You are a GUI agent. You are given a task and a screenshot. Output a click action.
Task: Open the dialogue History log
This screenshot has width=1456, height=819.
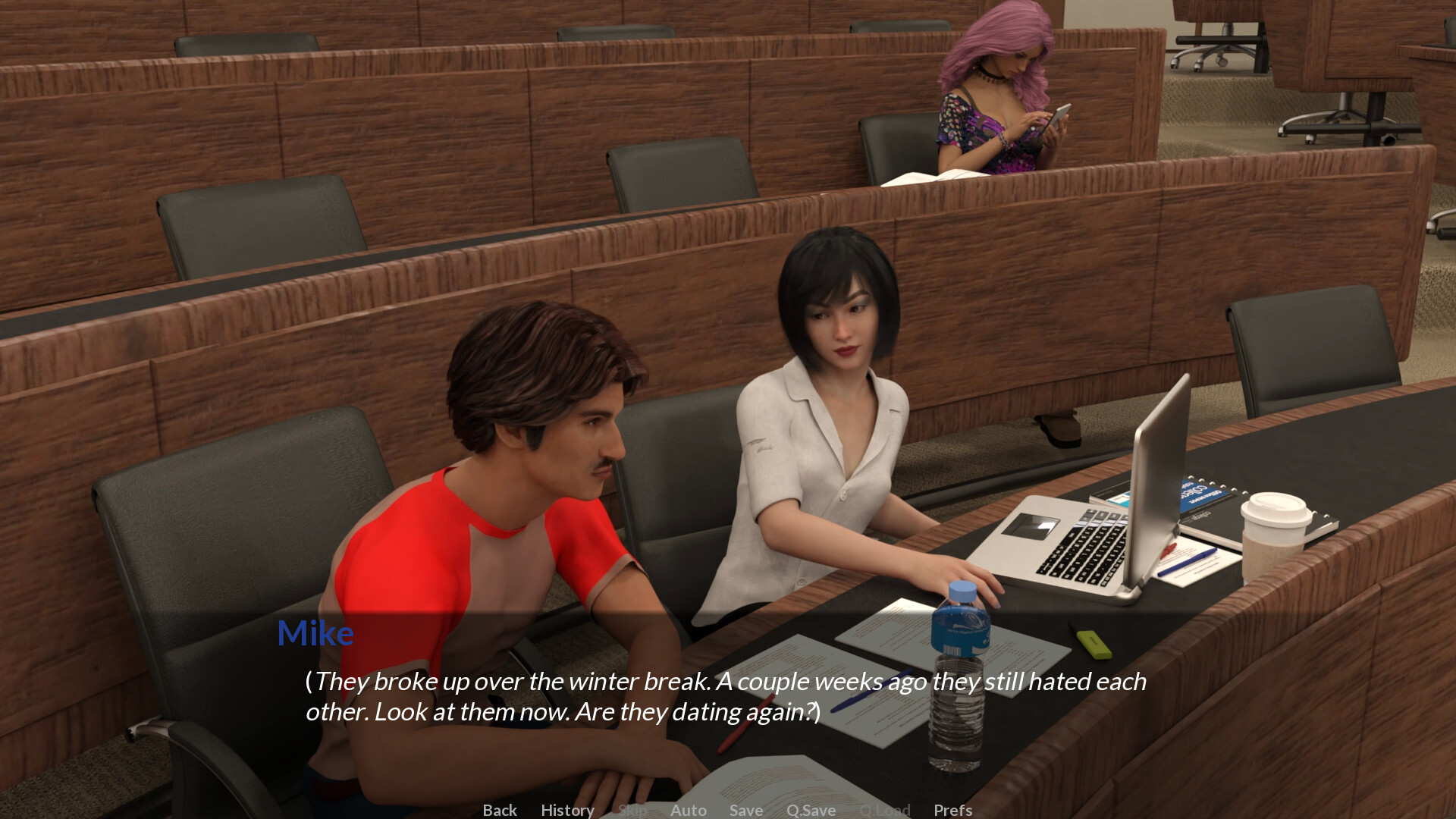[x=567, y=810]
